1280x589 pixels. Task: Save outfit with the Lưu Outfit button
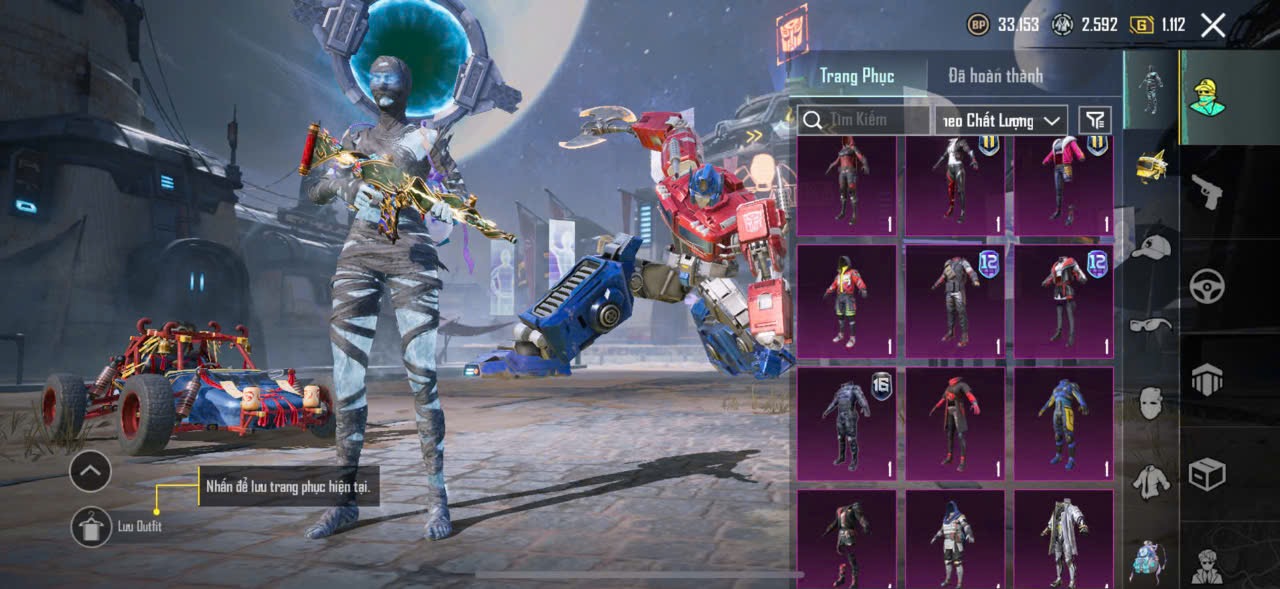point(92,526)
